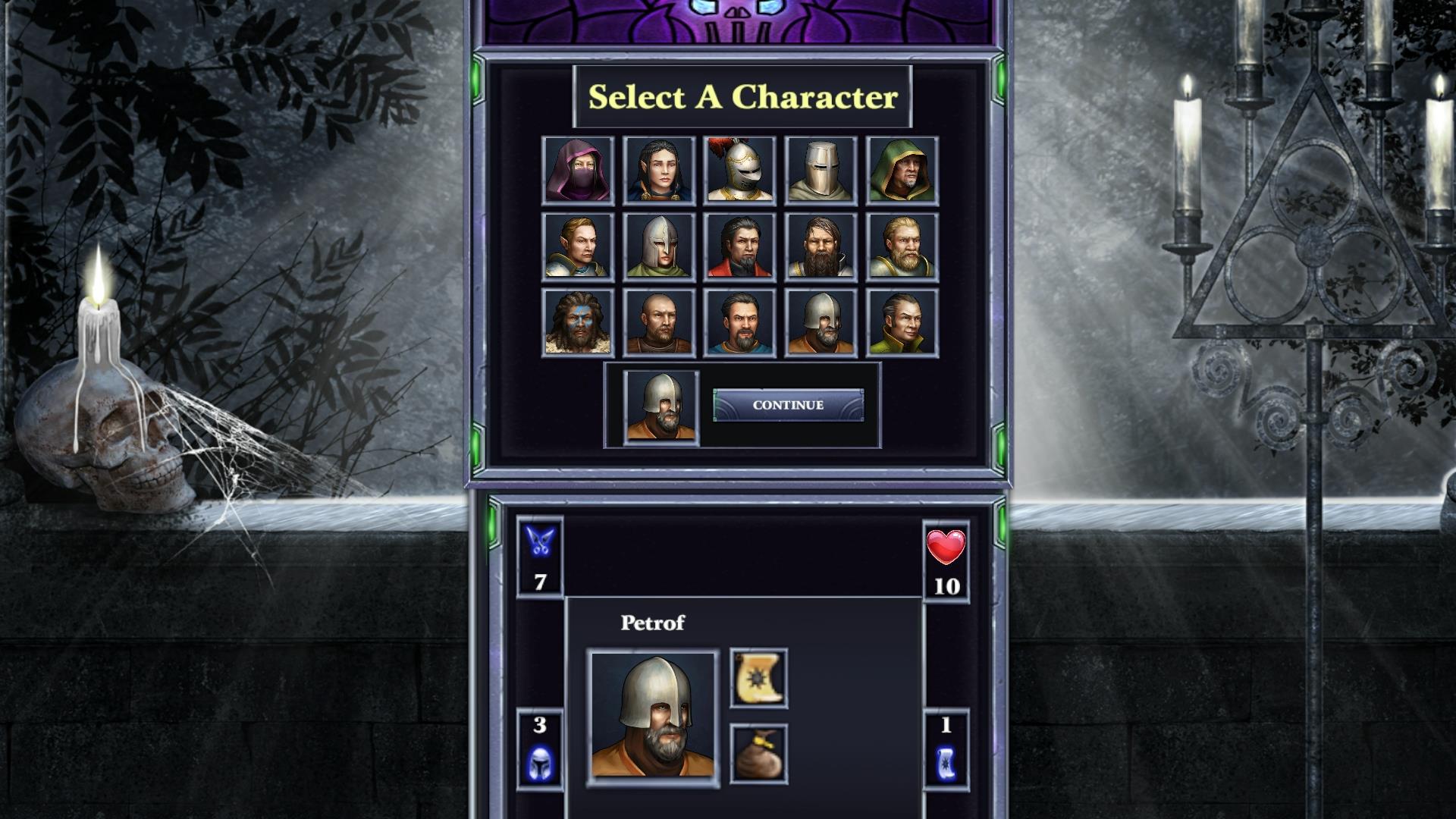Screen dimensions: 1456x819
Task: Select the purple-hooded assassin portrait
Action: tap(578, 170)
